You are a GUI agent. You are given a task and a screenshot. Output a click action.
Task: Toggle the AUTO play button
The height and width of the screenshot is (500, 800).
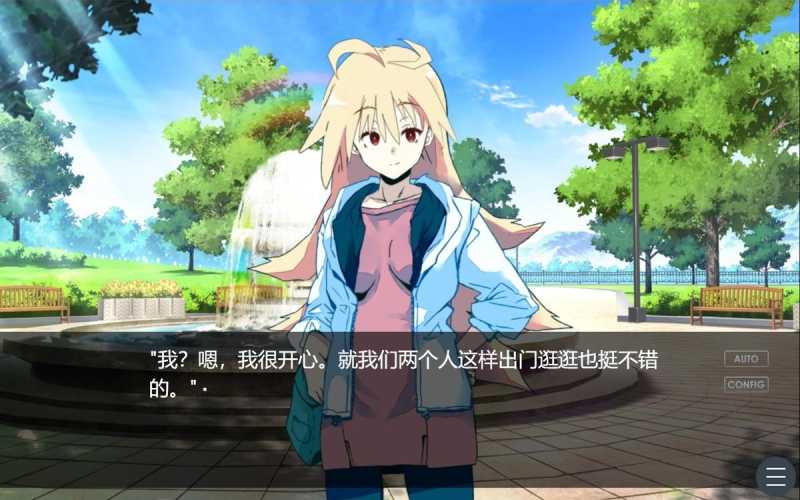coord(746,358)
